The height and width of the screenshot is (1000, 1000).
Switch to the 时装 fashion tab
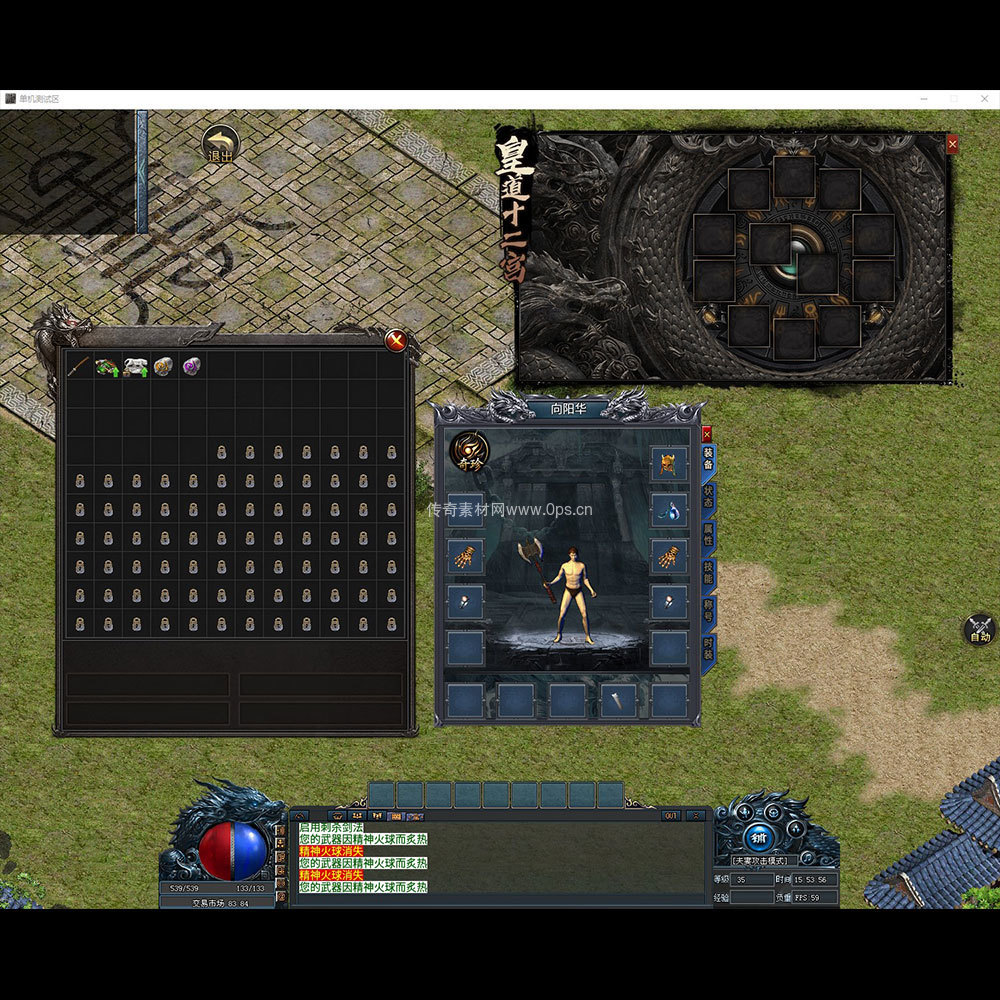709,648
